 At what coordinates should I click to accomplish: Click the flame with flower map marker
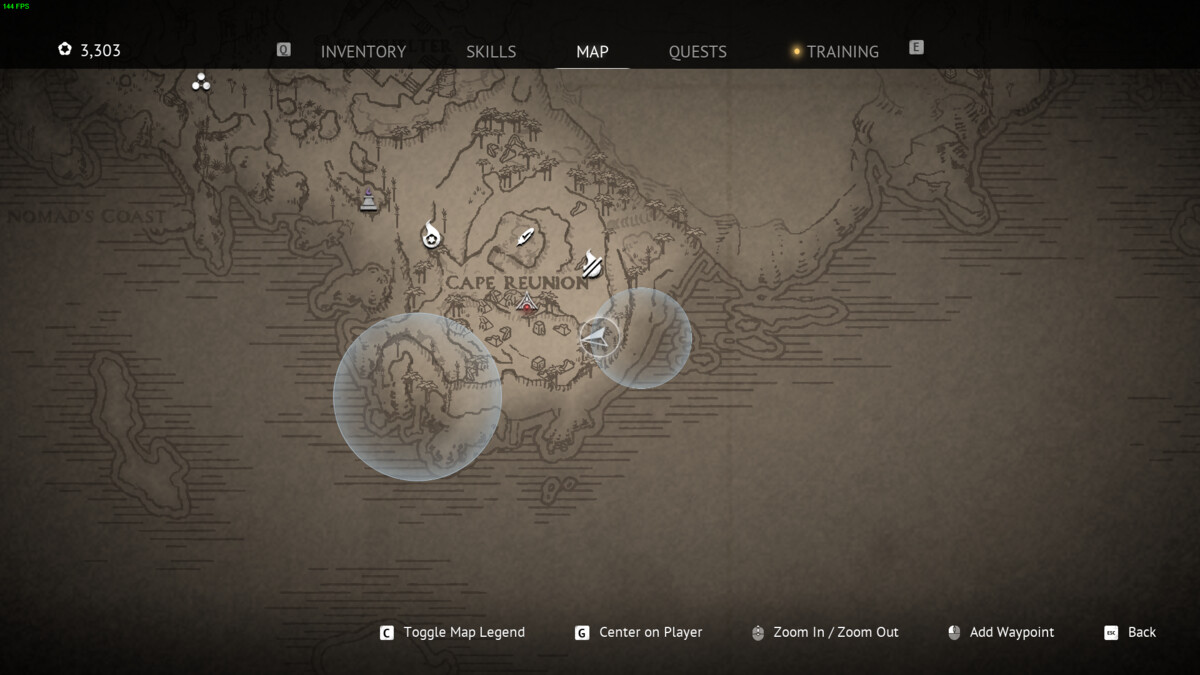[x=431, y=235]
